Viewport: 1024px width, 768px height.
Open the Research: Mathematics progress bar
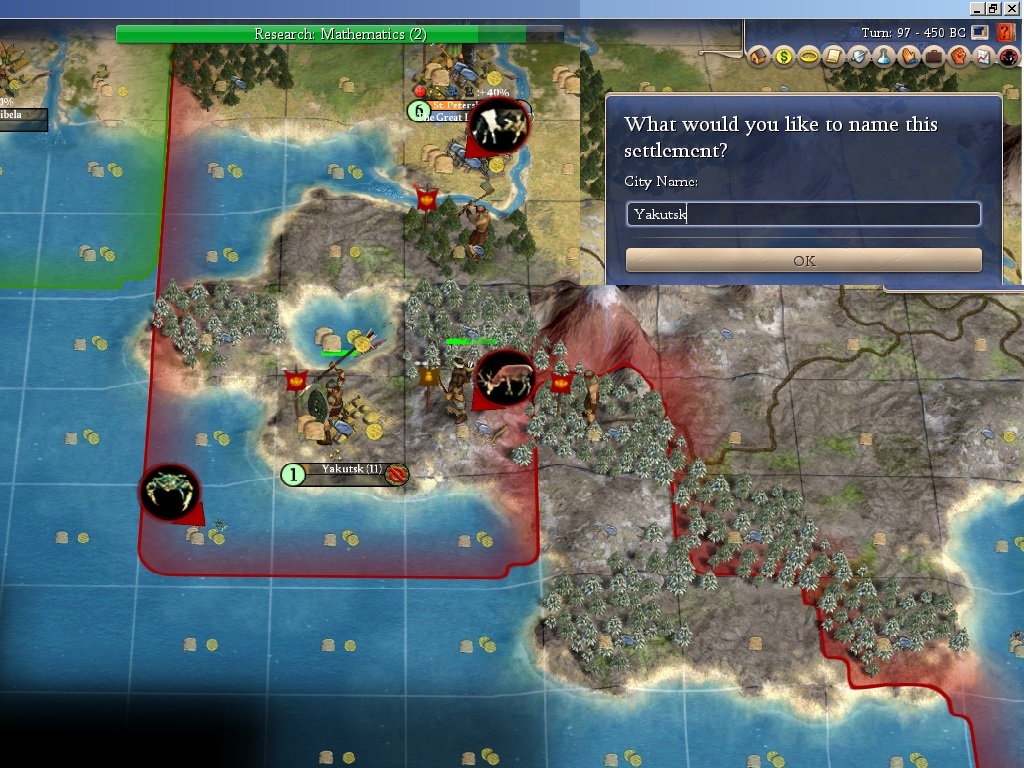tap(340, 34)
